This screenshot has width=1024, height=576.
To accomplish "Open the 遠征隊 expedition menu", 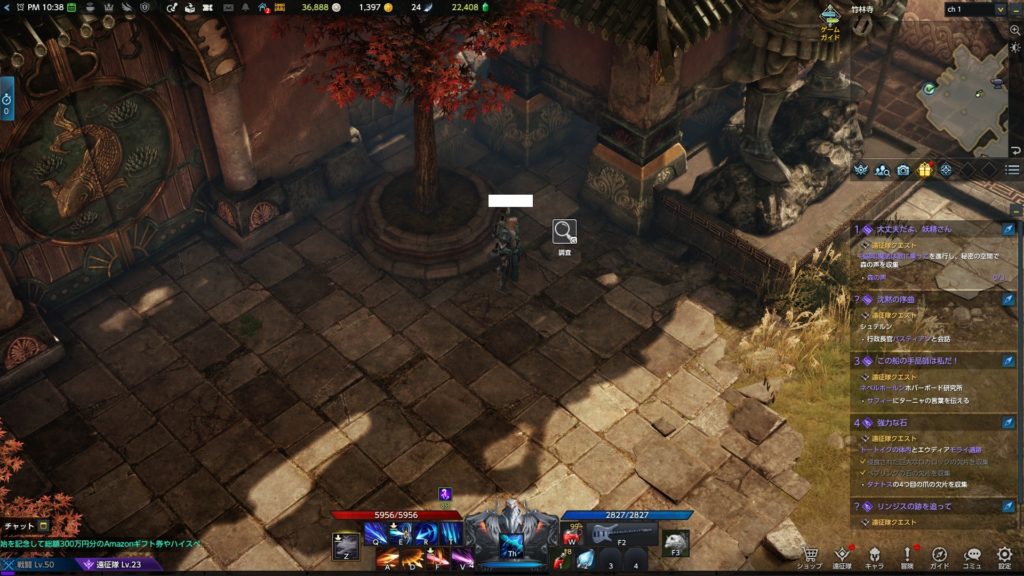I will coord(842,556).
